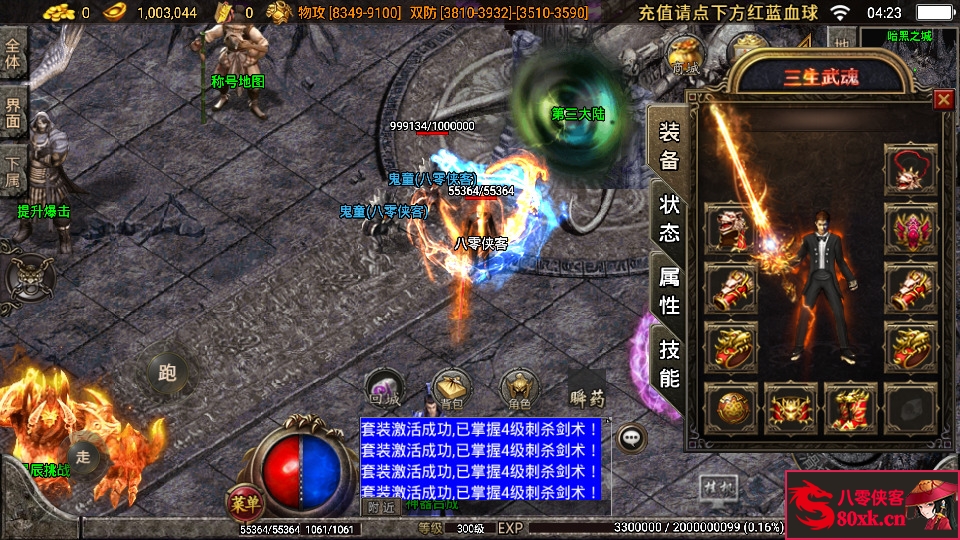The width and height of the screenshot is (960, 540).
Task: Click the 下属 (Subordinates) side button
Action: [x=13, y=172]
